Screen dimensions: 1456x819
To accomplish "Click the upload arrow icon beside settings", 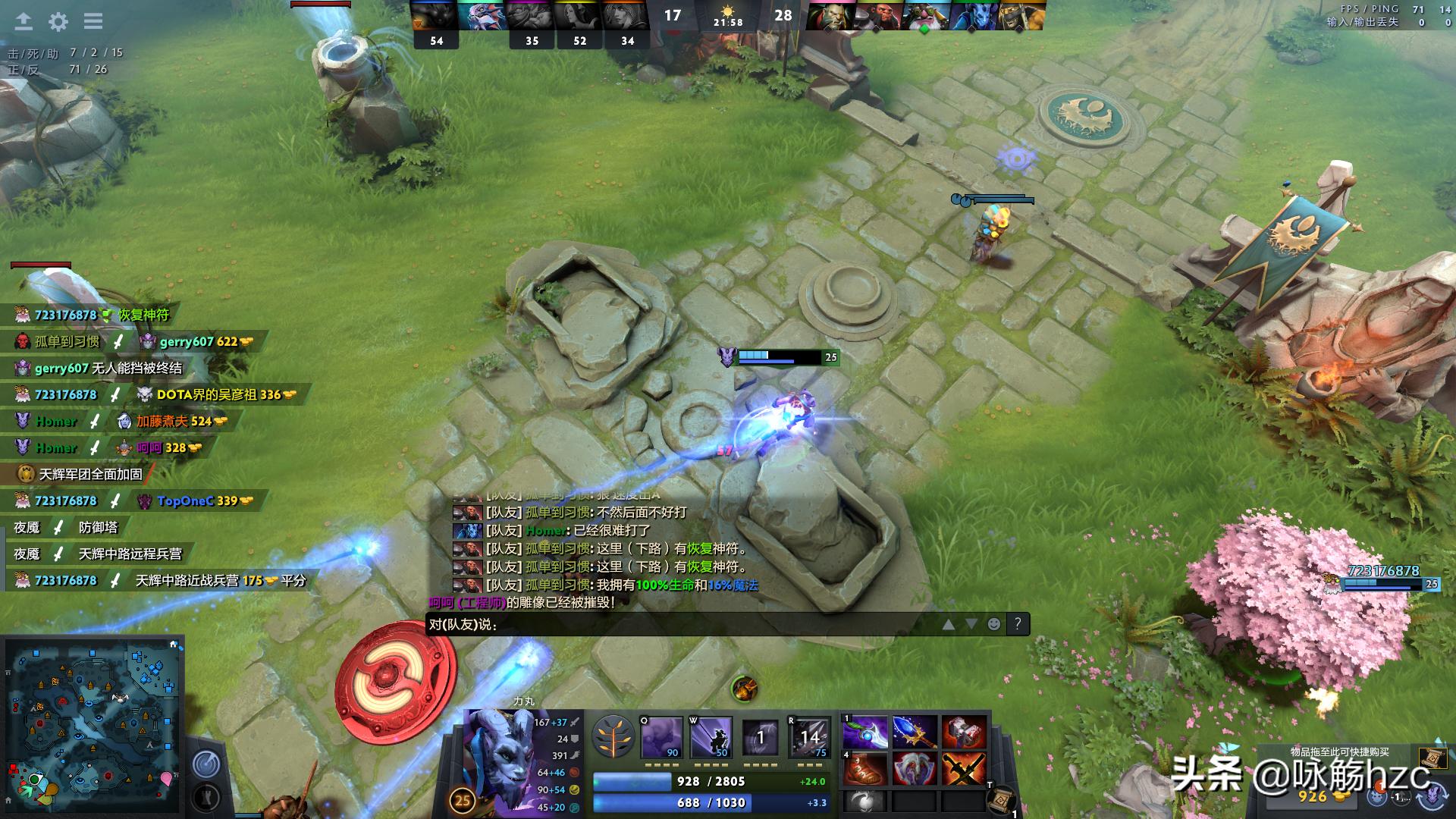I will click(x=24, y=21).
